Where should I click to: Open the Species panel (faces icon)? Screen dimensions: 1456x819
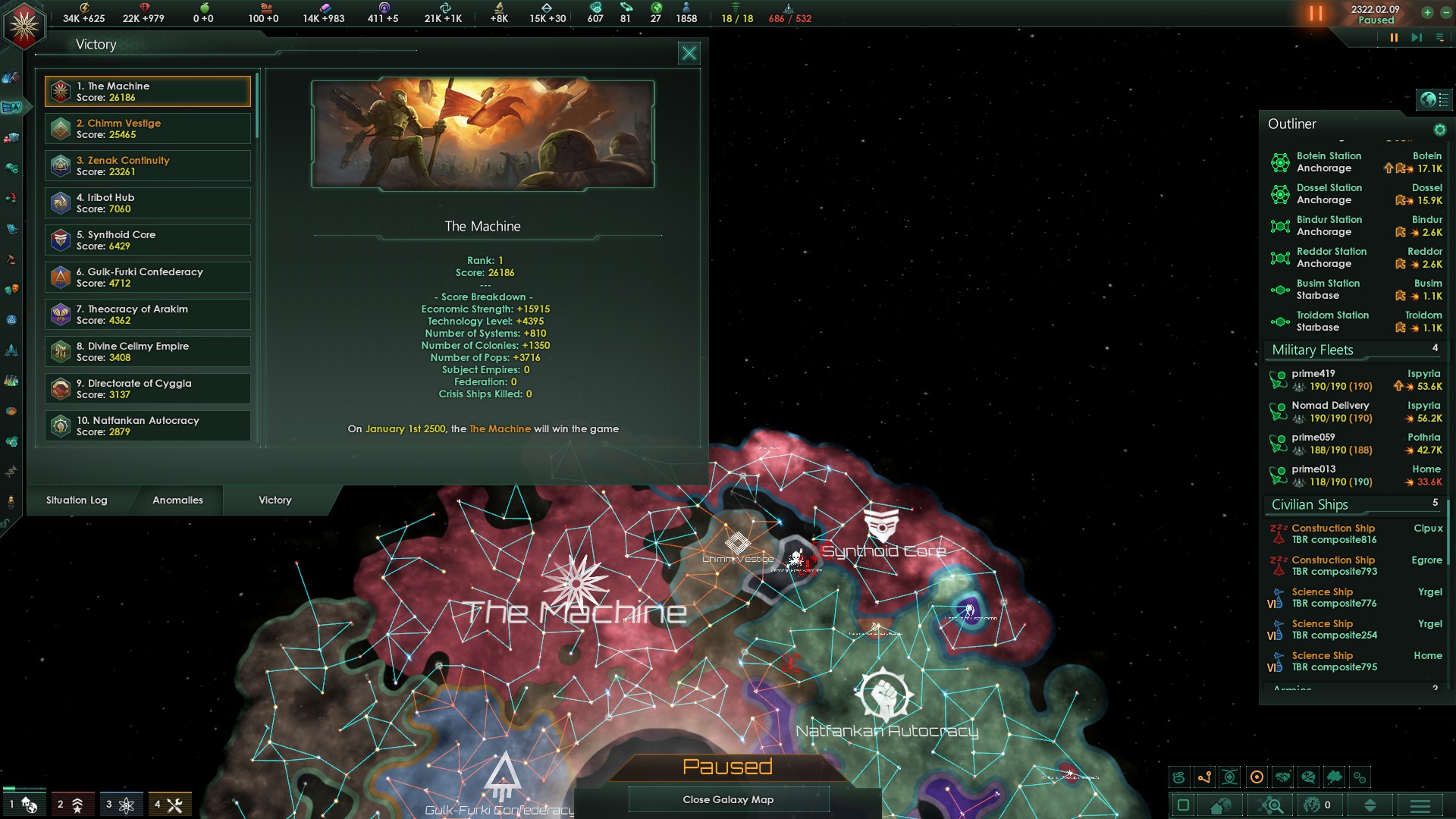(12, 290)
